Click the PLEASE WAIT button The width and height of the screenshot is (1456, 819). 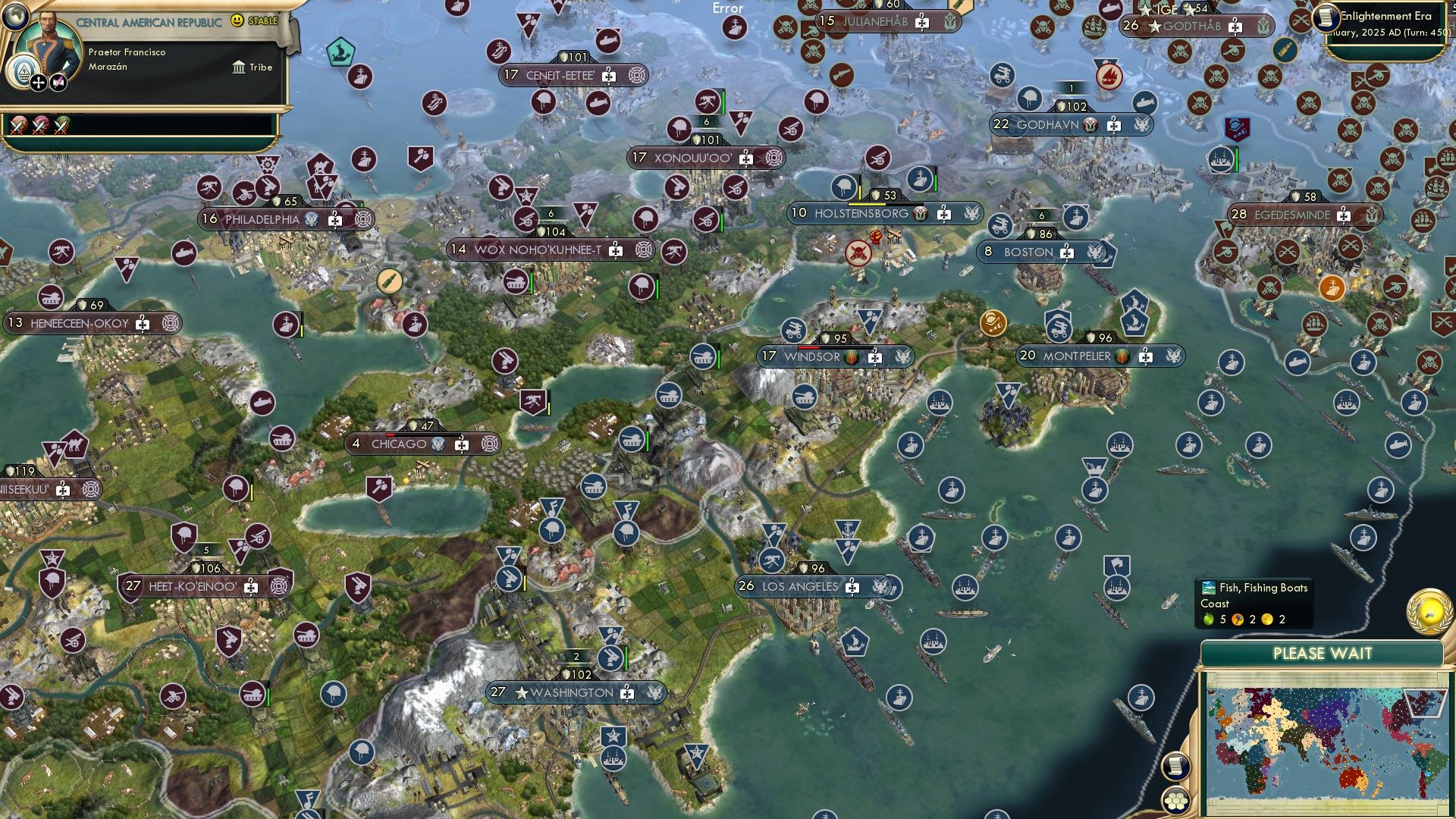pos(1323,652)
